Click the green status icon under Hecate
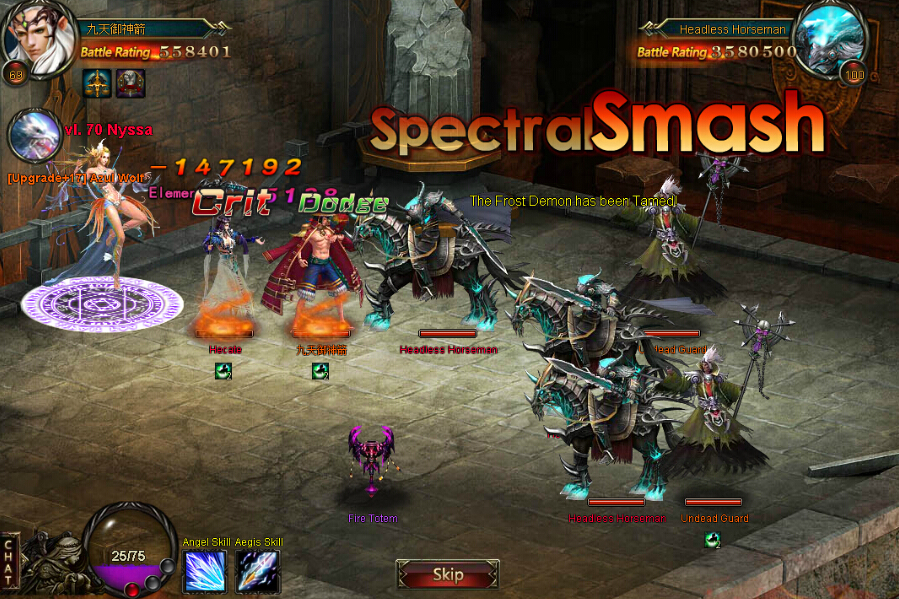This screenshot has width=899, height=599. click(x=224, y=372)
